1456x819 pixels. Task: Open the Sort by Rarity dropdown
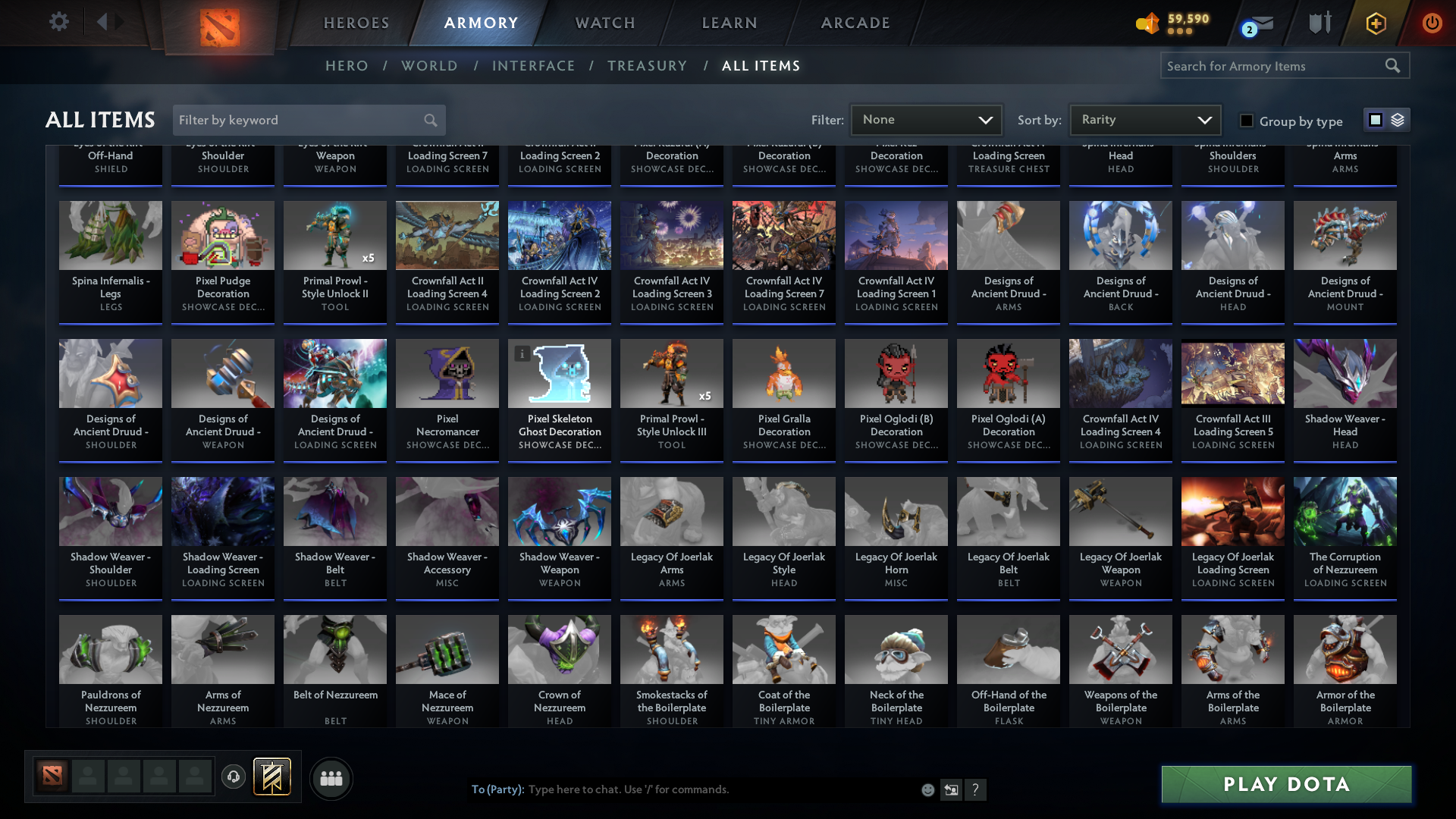1145,119
